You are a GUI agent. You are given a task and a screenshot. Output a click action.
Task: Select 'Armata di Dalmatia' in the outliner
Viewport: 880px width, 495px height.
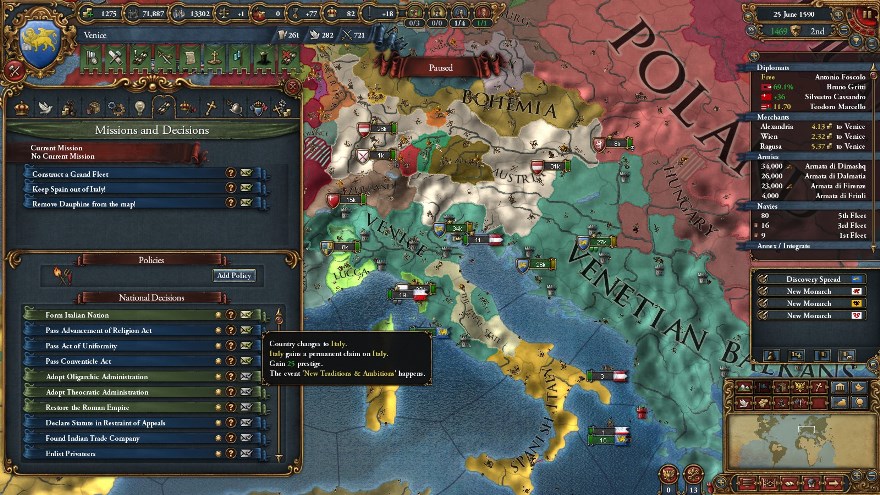pyautogui.click(x=808, y=176)
